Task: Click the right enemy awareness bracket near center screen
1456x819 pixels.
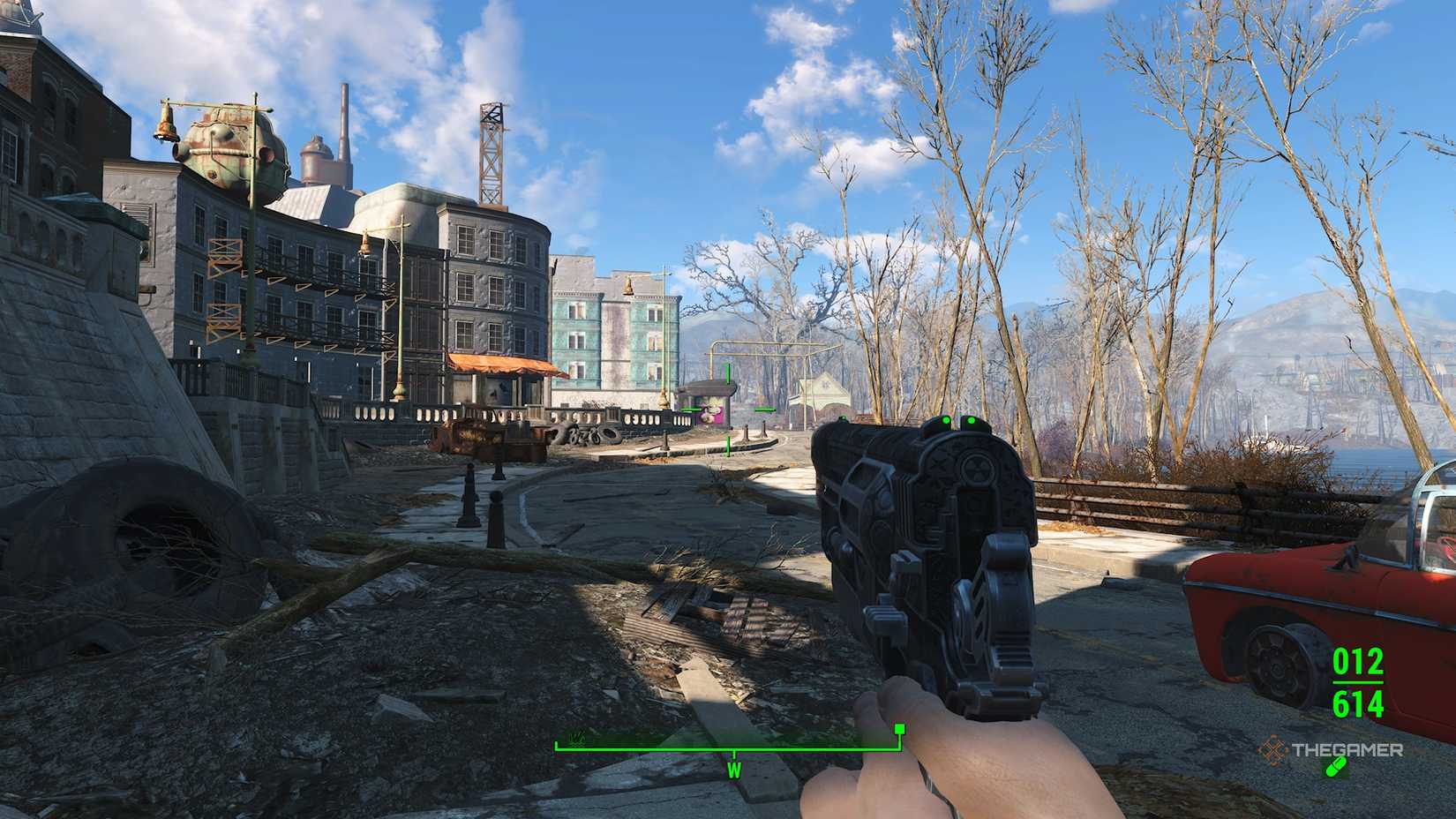Action: (x=763, y=410)
